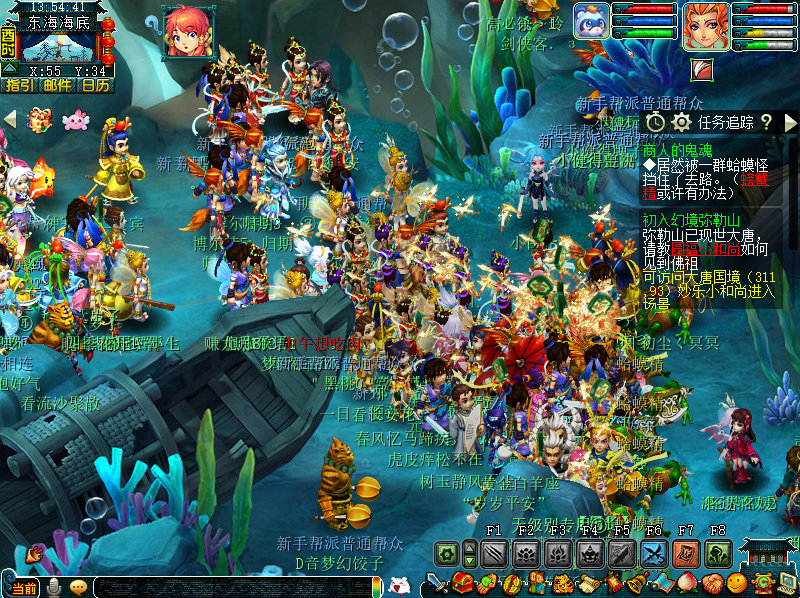Use the F7 orange scroll skill
800x598 pixels.
pyautogui.click(x=686, y=553)
